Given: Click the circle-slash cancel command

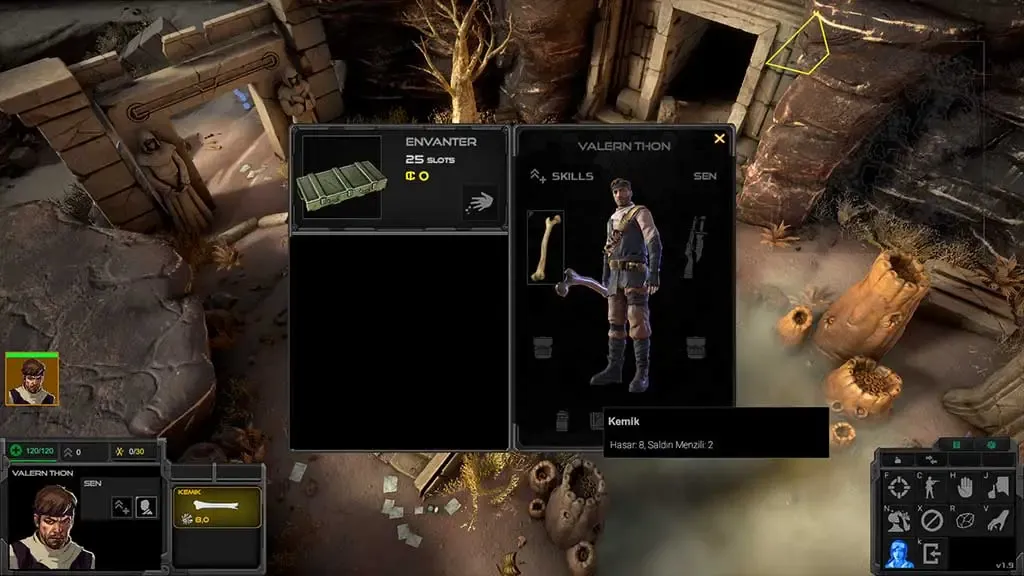Looking at the screenshot, I should pyautogui.click(x=932, y=520).
